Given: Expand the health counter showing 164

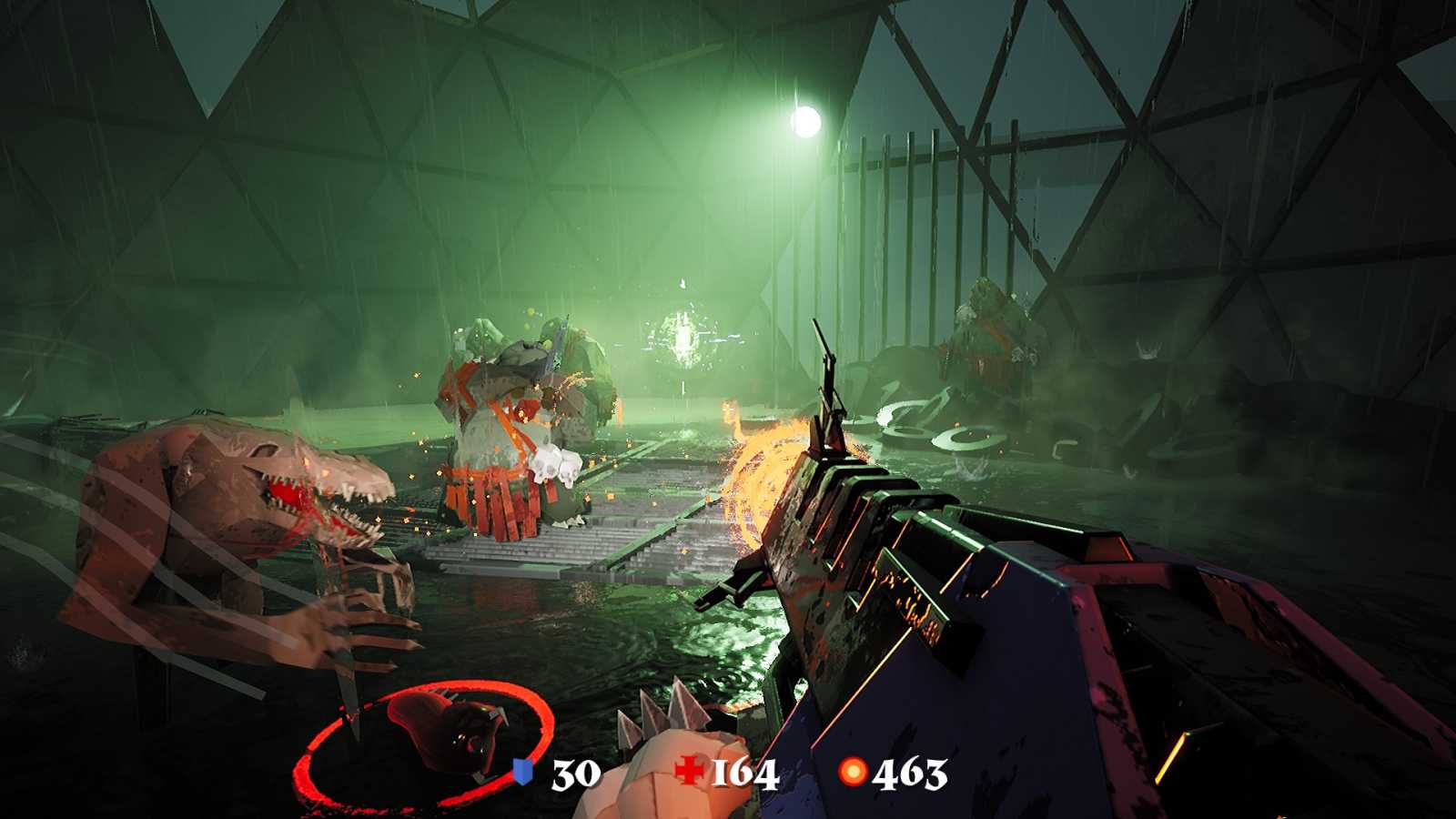Looking at the screenshot, I should (x=743, y=774).
